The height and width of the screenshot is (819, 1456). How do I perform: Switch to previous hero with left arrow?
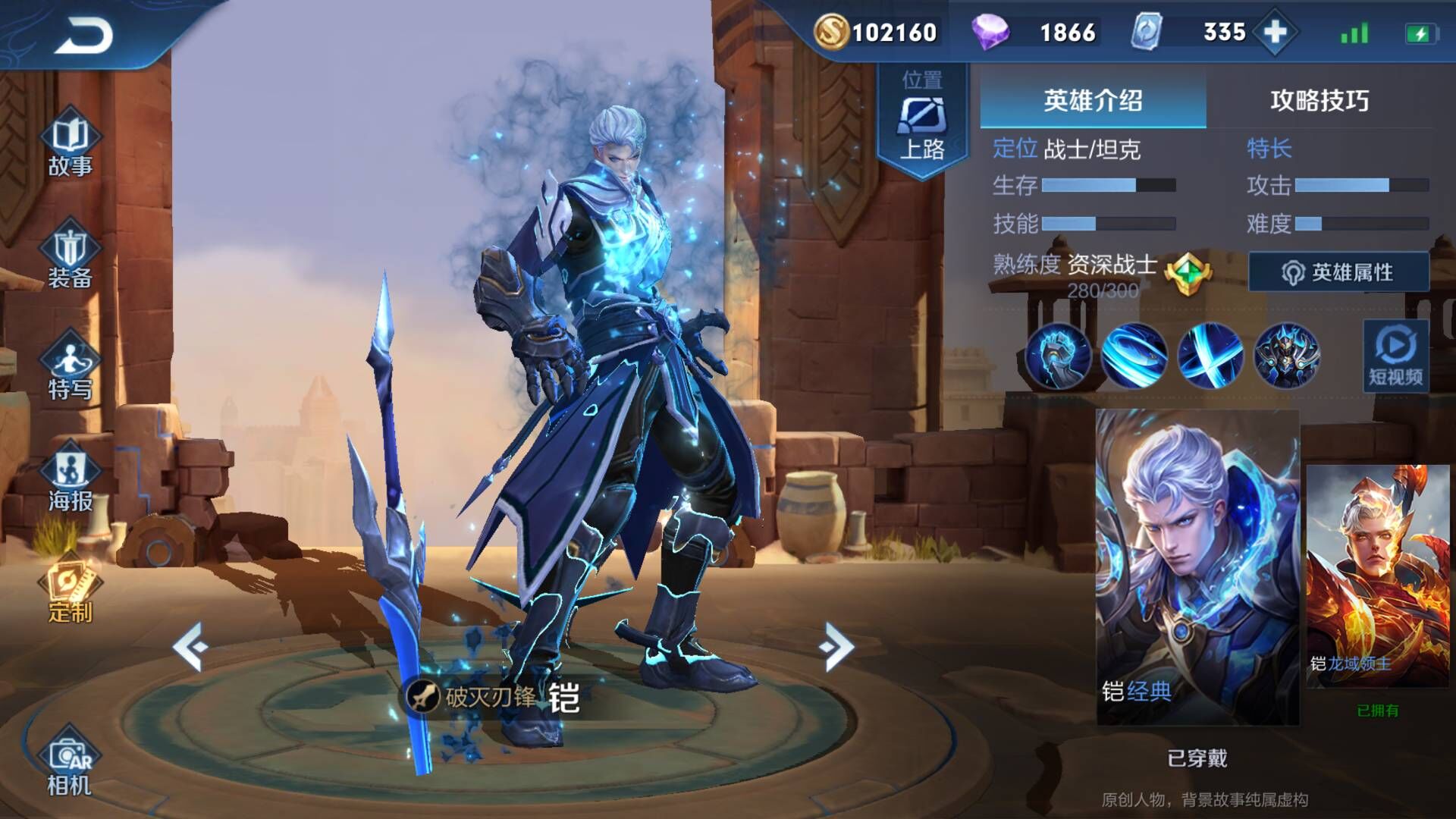click(190, 646)
